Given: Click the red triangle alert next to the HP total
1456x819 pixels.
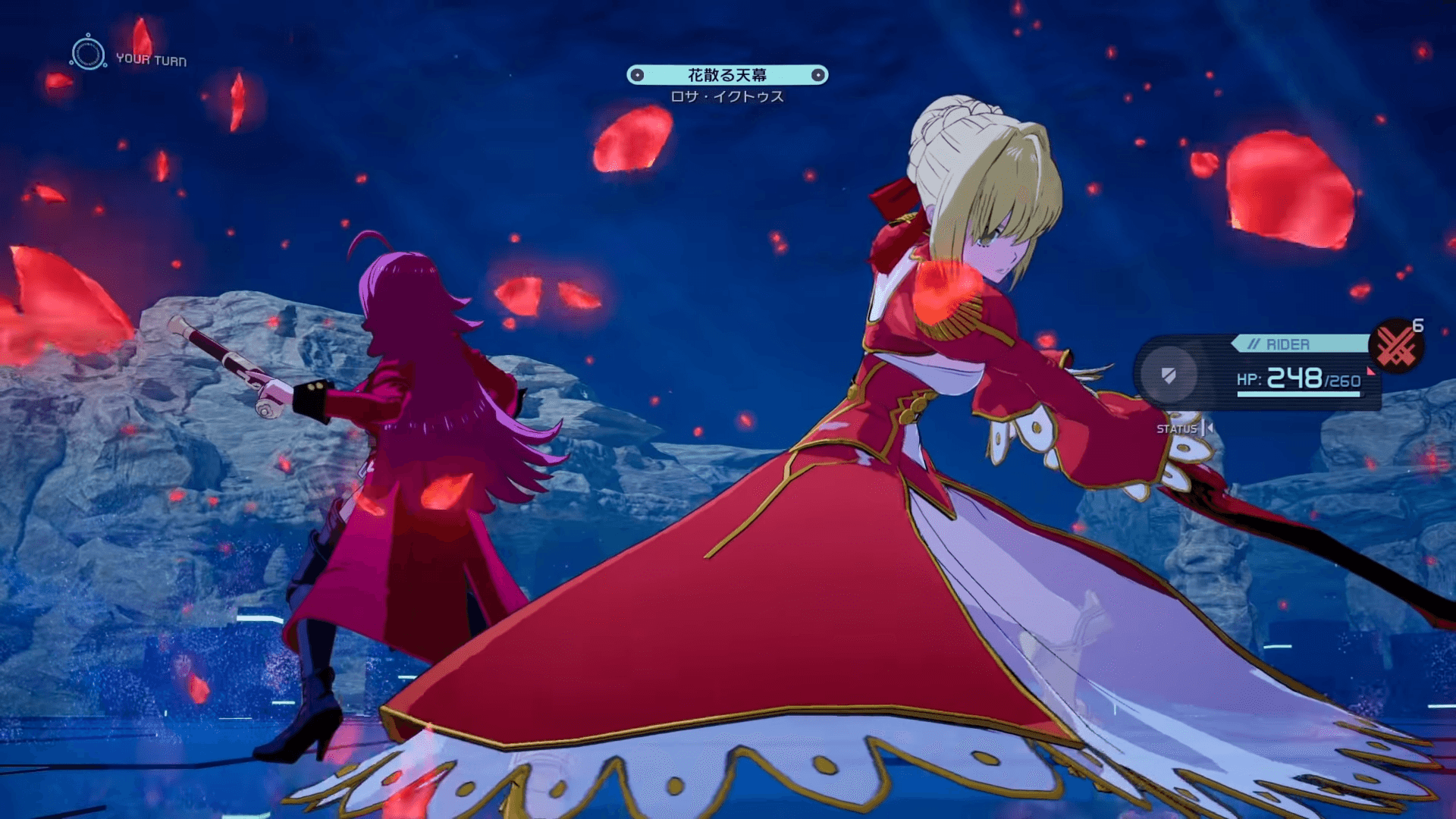Looking at the screenshot, I should pos(1371,372).
